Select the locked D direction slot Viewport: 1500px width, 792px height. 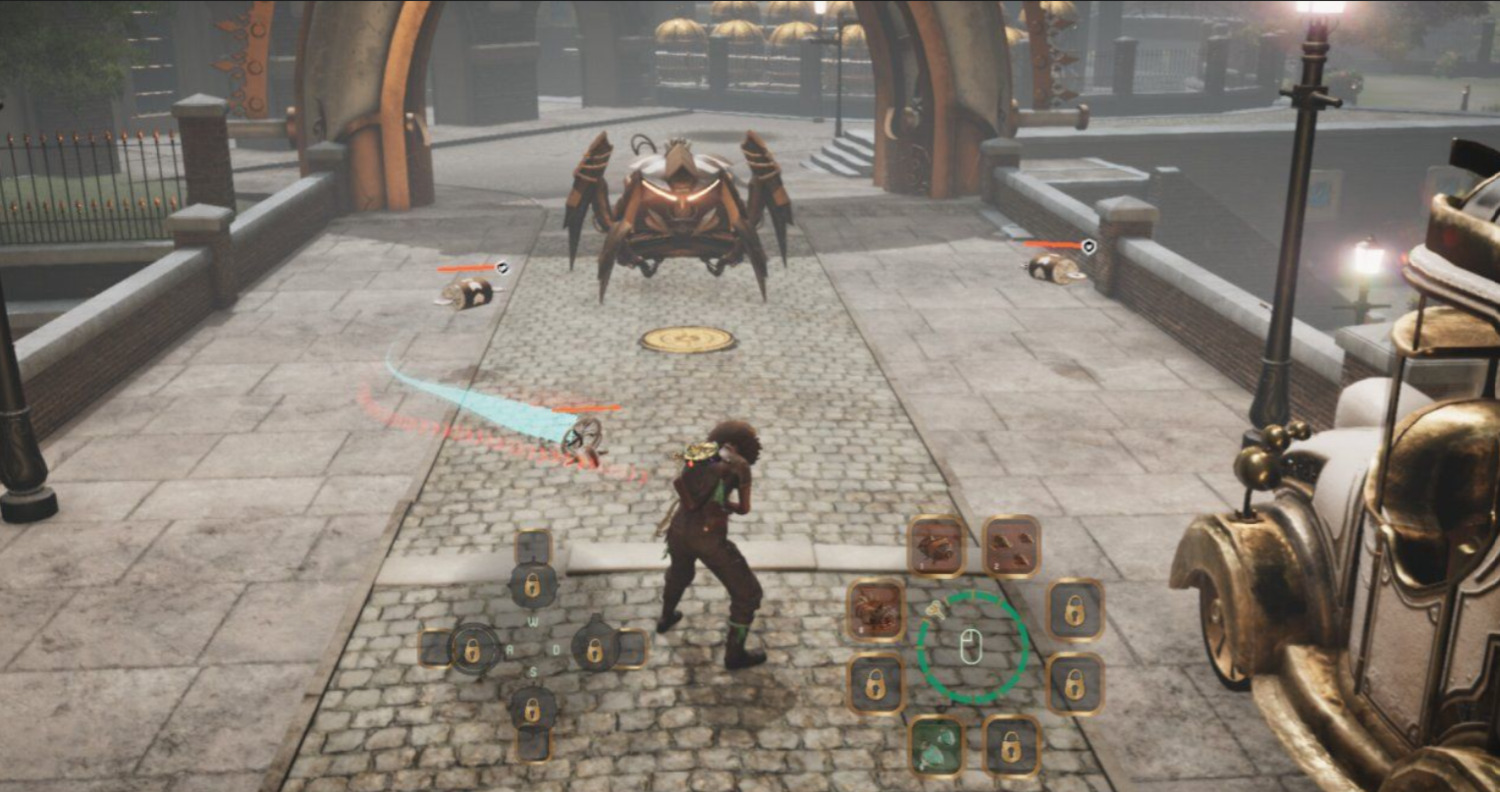click(596, 650)
